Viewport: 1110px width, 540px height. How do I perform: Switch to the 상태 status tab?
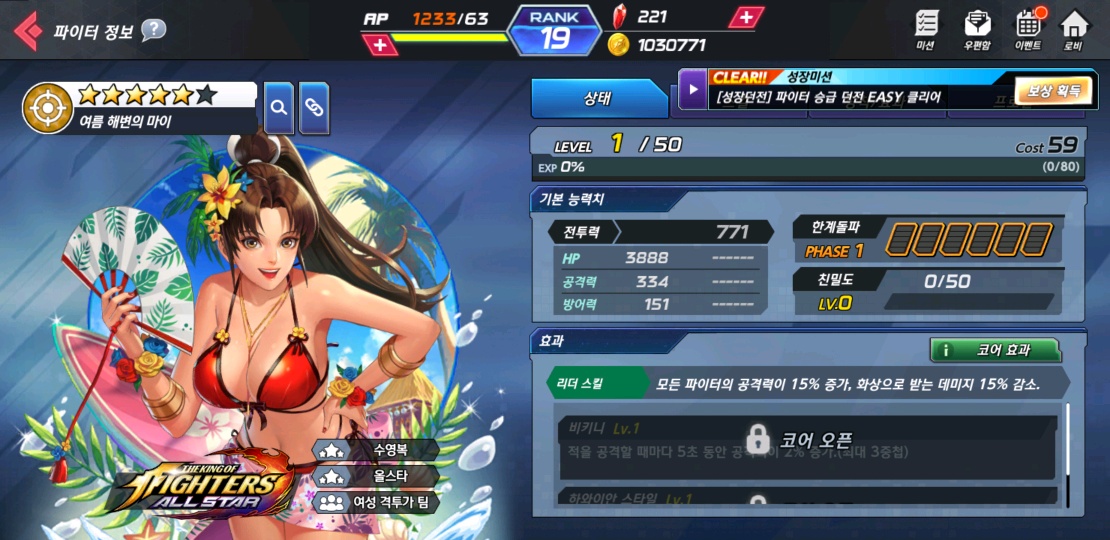pyautogui.click(x=598, y=98)
